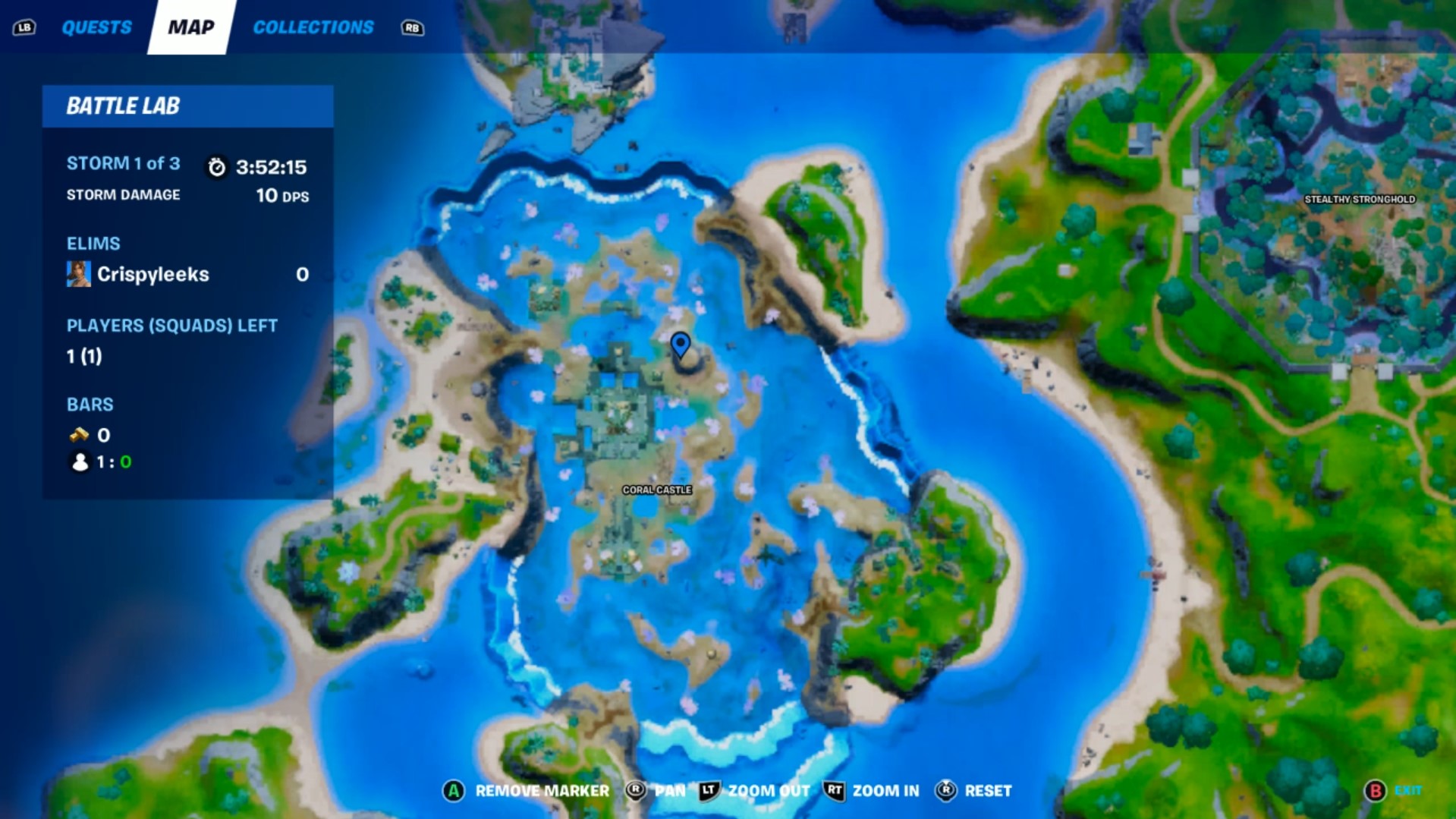The height and width of the screenshot is (819, 1456).
Task: Click the storm timer stopwatch icon
Action: (x=216, y=169)
